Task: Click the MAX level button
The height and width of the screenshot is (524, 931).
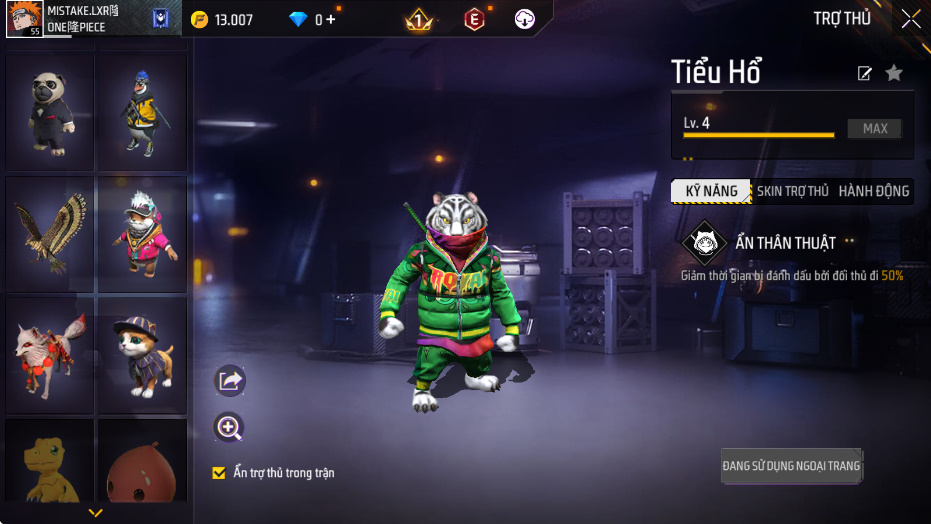Action: coord(875,129)
